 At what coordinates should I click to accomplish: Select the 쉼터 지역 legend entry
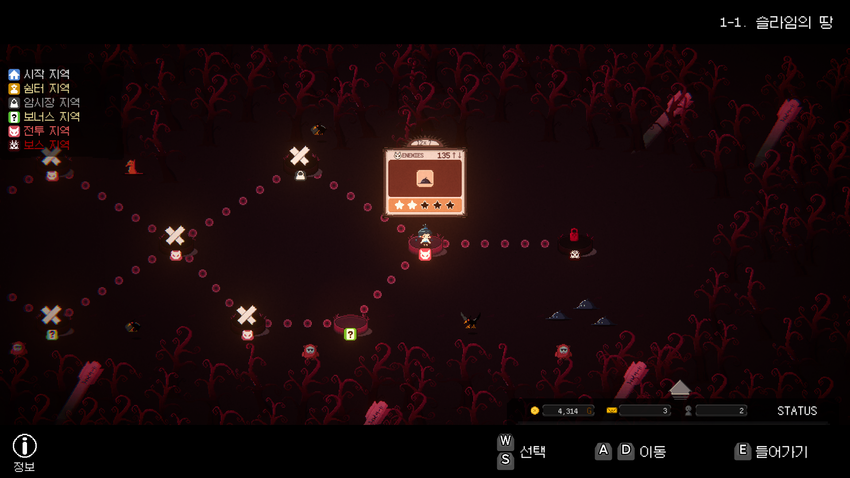[x=40, y=88]
